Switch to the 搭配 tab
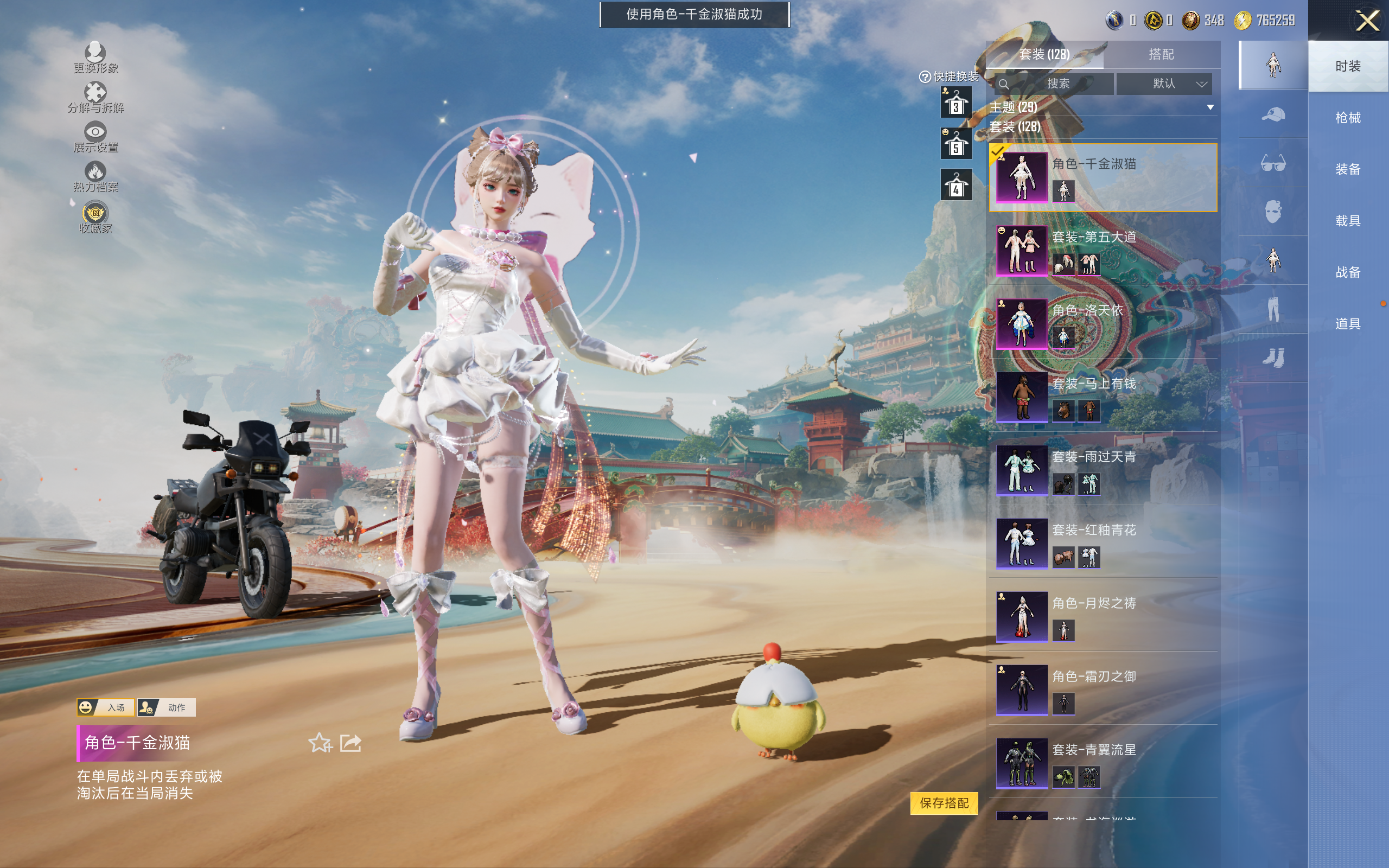This screenshot has height=868, width=1389. pyautogui.click(x=1161, y=55)
